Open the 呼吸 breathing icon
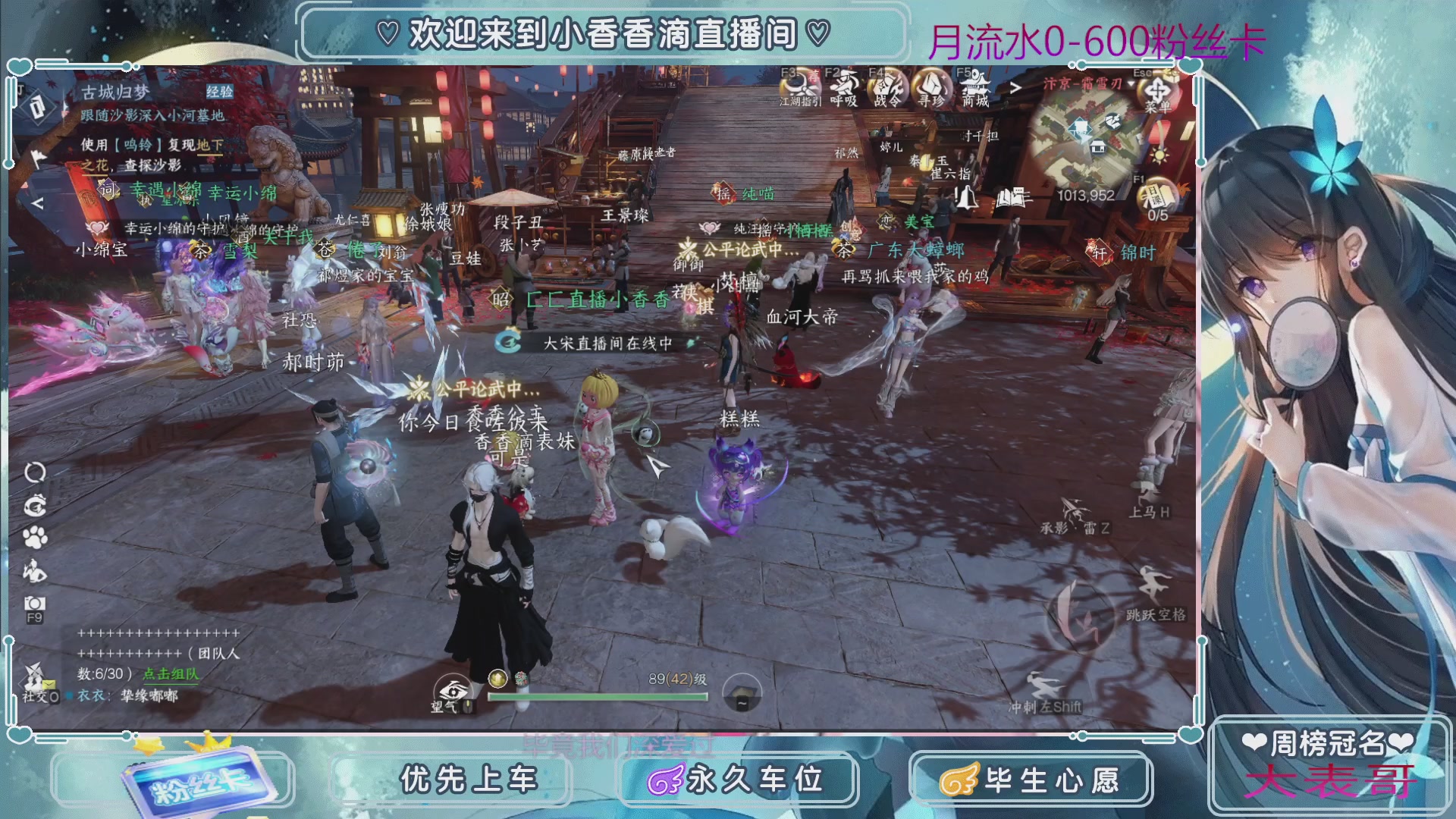Image resolution: width=1456 pixels, height=819 pixels. (843, 86)
